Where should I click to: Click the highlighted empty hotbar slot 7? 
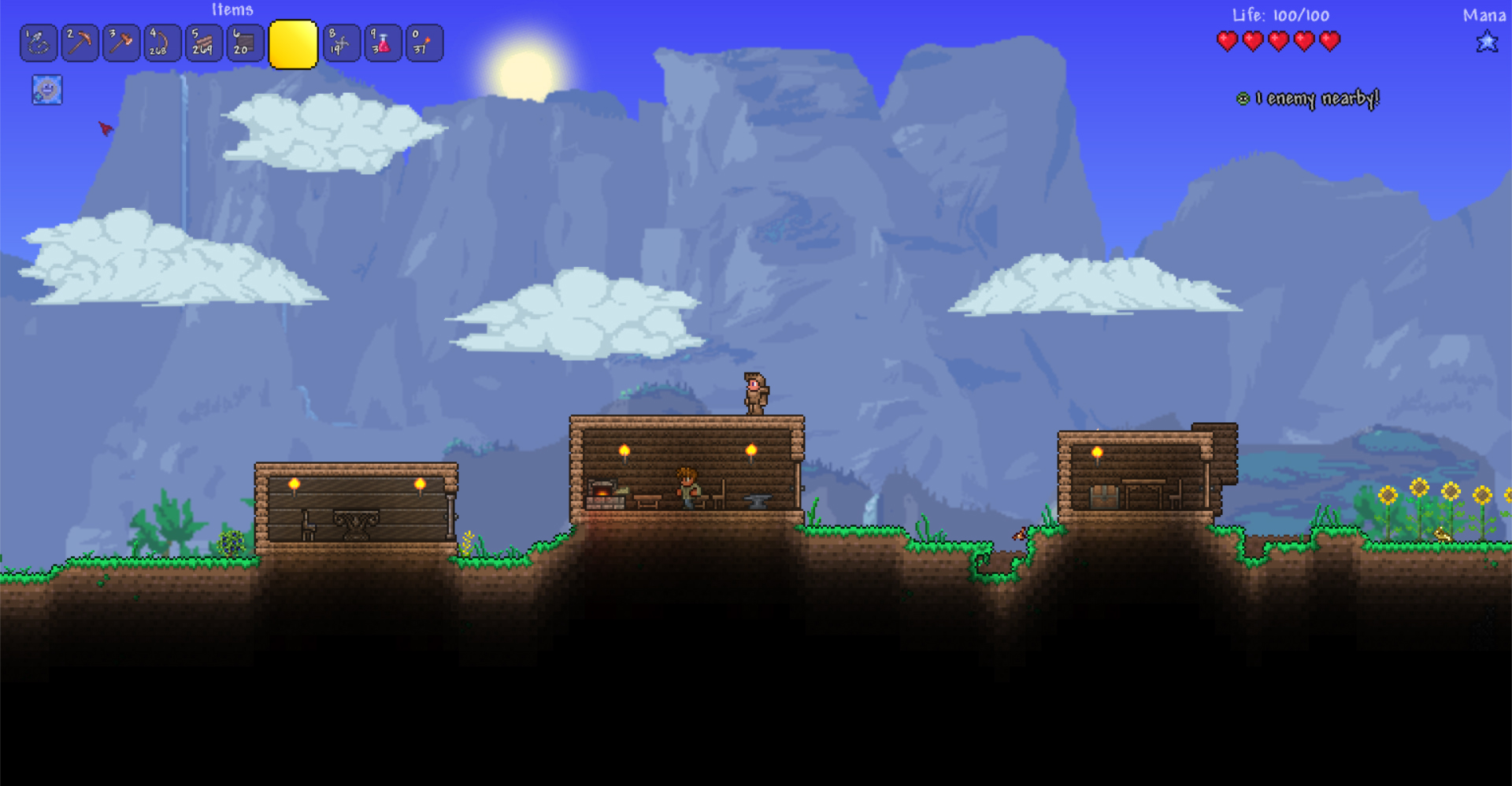293,43
